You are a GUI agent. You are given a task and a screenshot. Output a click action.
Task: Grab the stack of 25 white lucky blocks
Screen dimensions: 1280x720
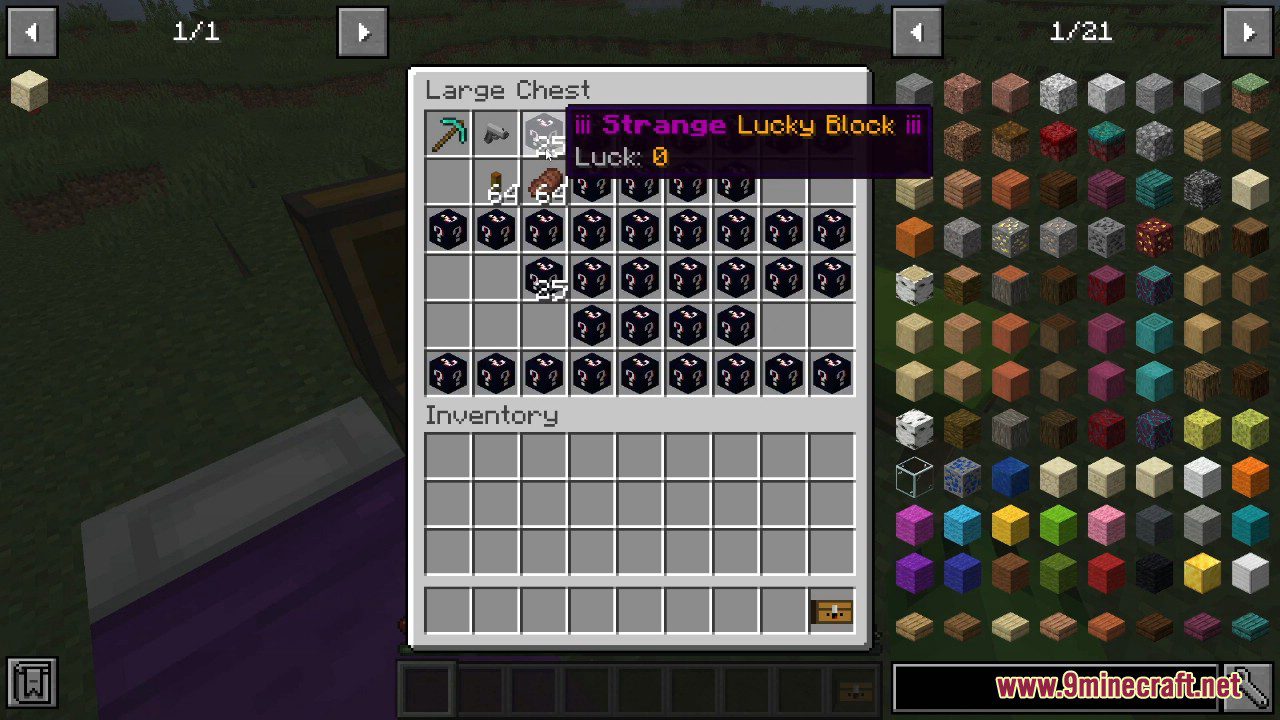click(543, 133)
